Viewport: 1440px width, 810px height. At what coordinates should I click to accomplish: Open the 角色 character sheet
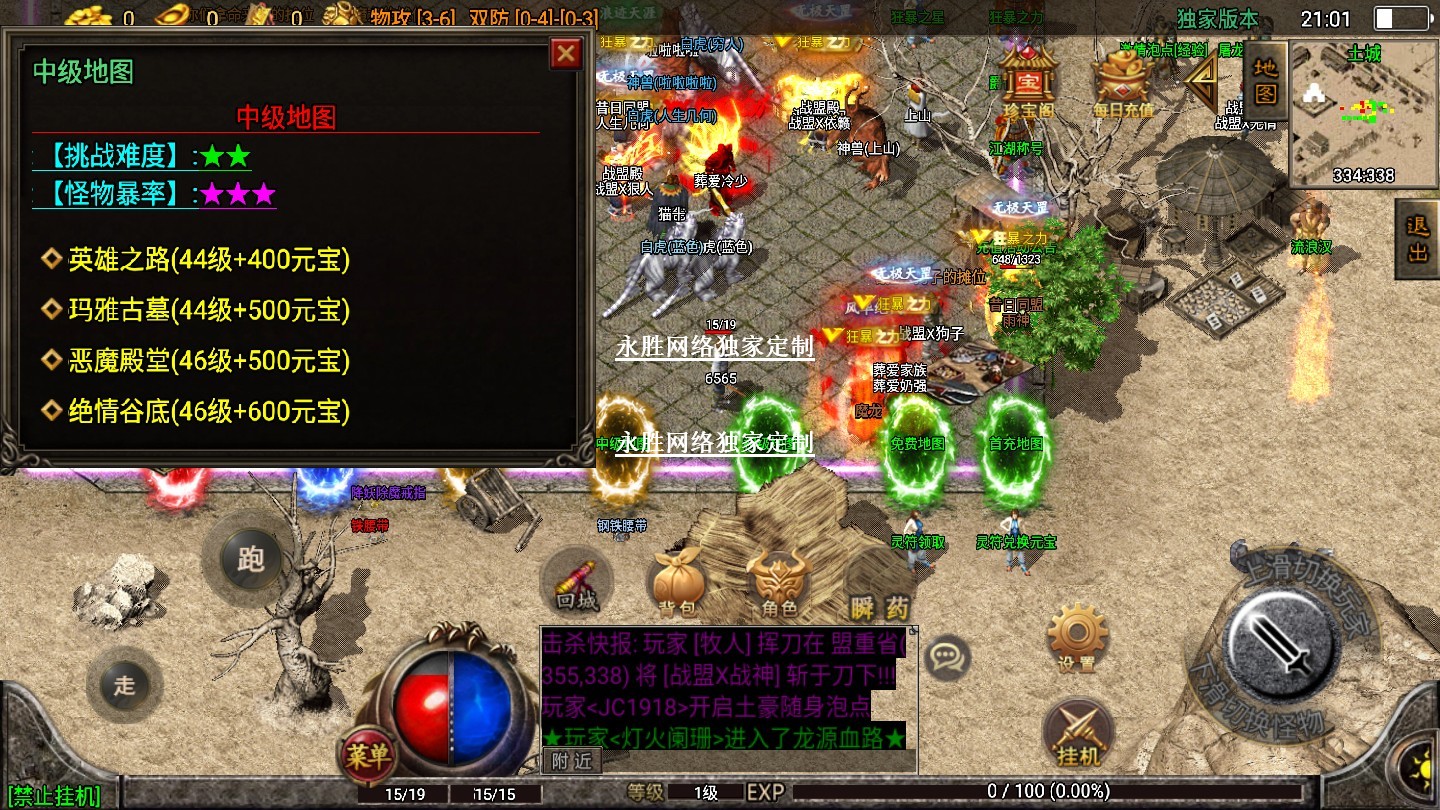coord(779,584)
